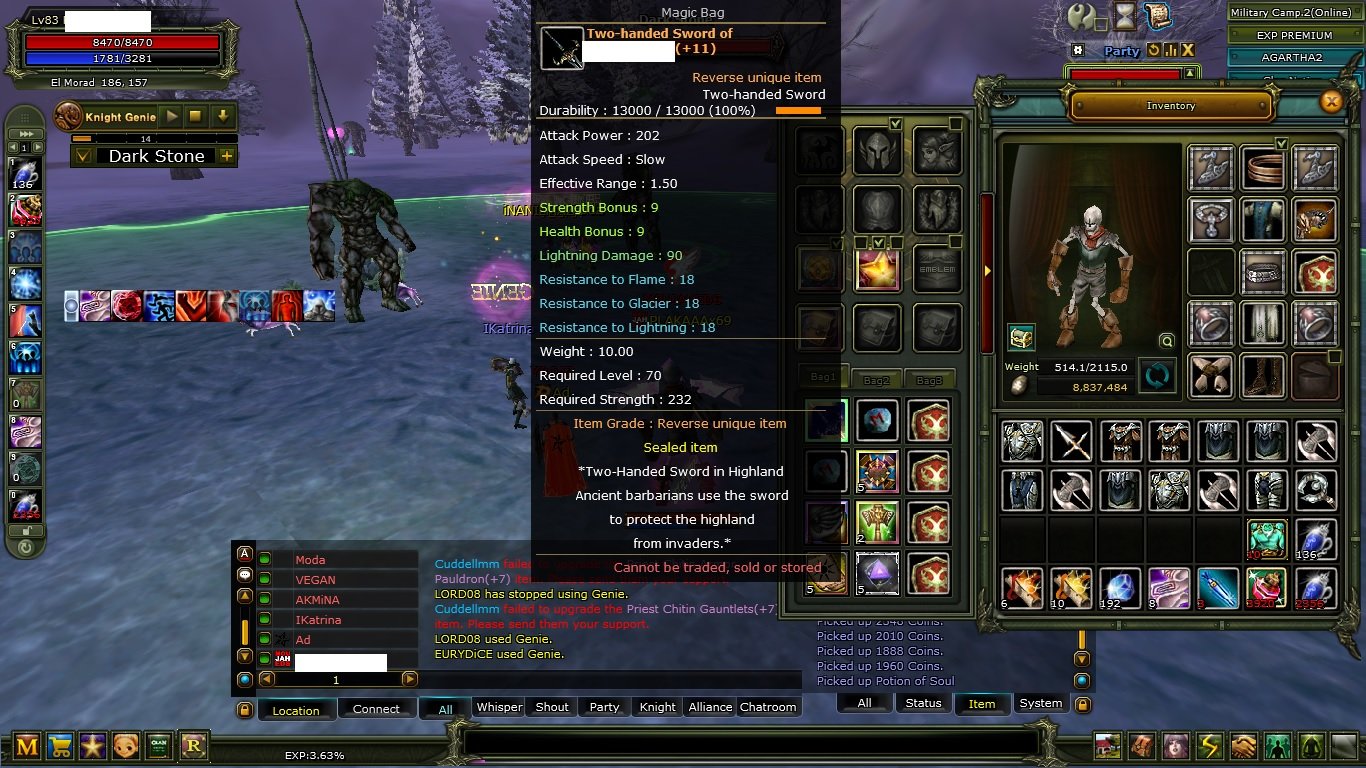This screenshot has width=1366, height=768.
Task: Select the town return house icon
Action: 1107,745
